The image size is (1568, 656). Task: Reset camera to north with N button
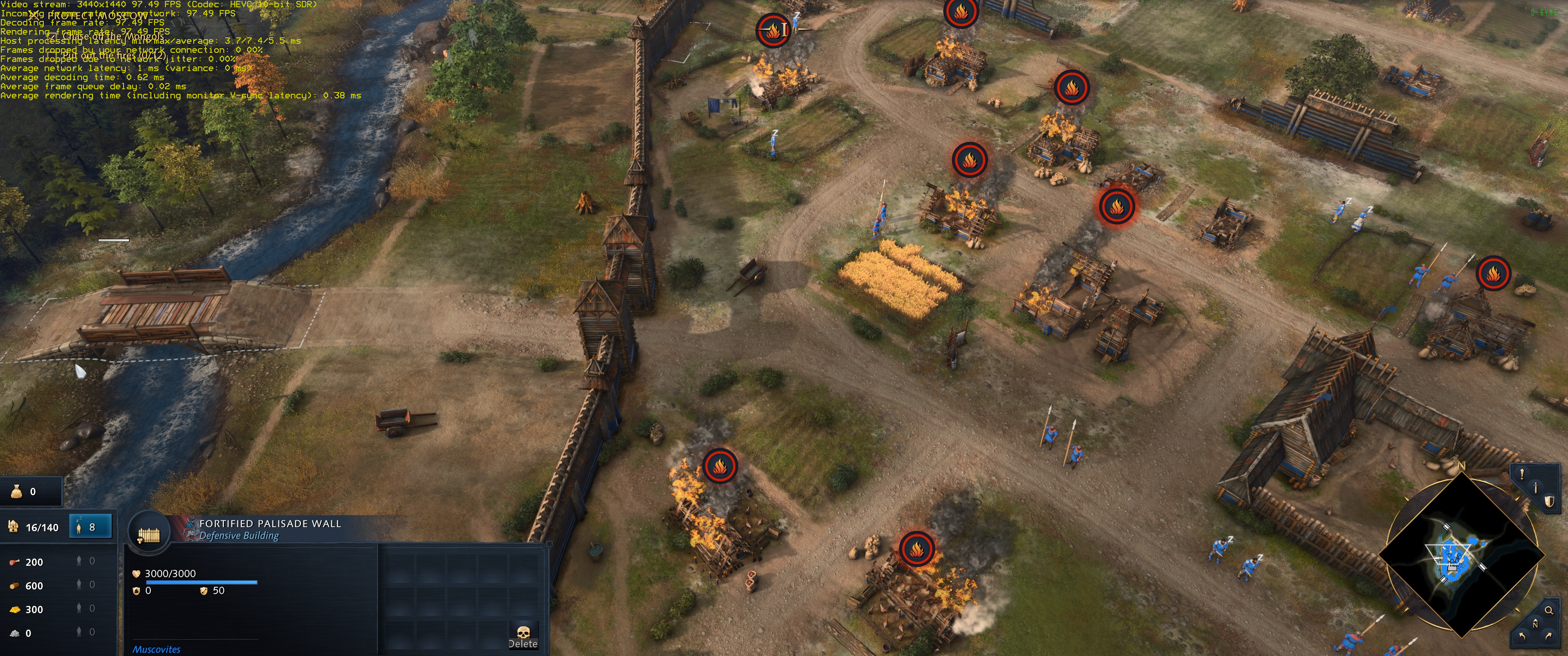point(1535,625)
